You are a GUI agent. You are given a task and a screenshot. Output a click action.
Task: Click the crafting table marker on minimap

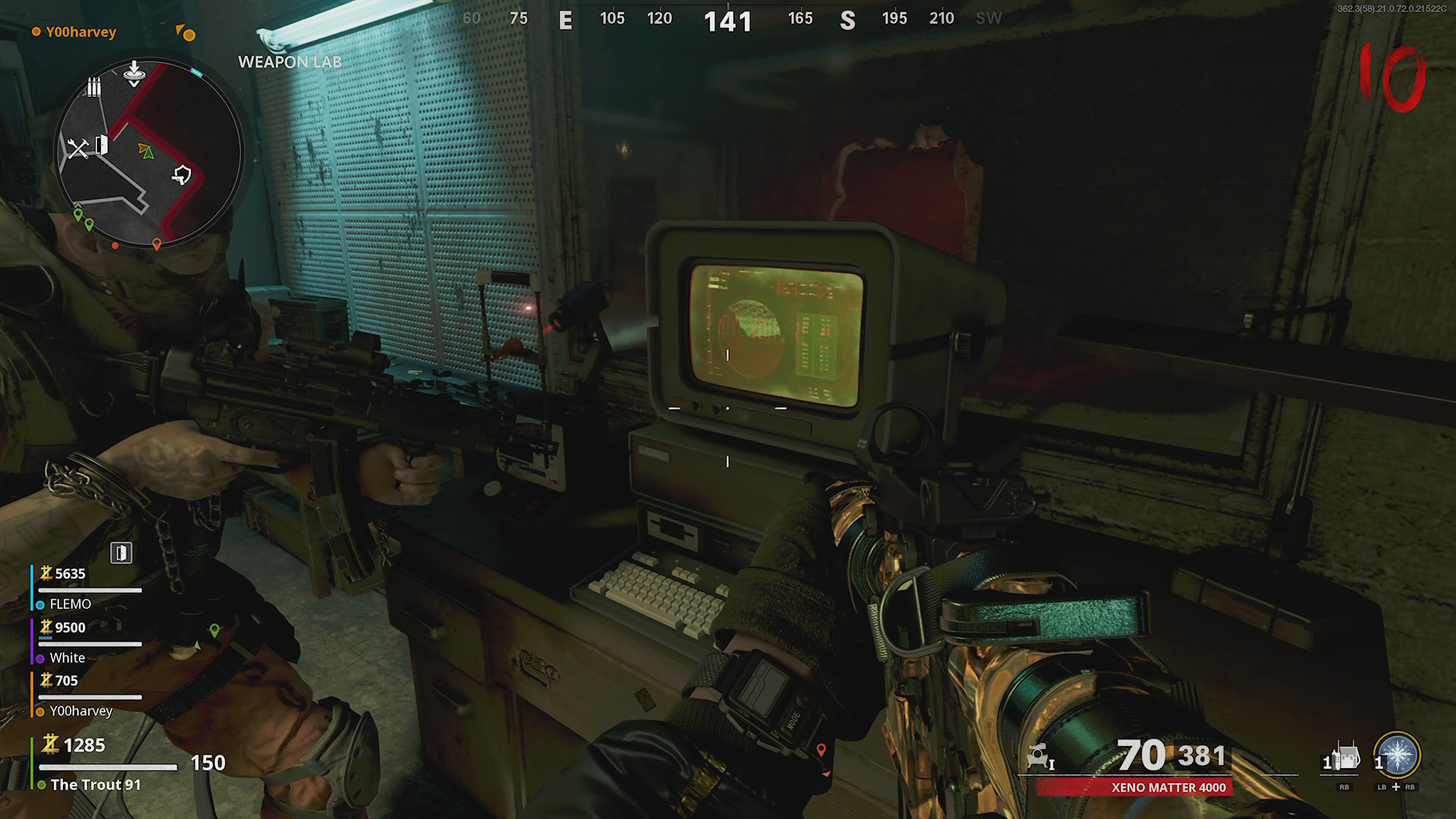[77, 148]
